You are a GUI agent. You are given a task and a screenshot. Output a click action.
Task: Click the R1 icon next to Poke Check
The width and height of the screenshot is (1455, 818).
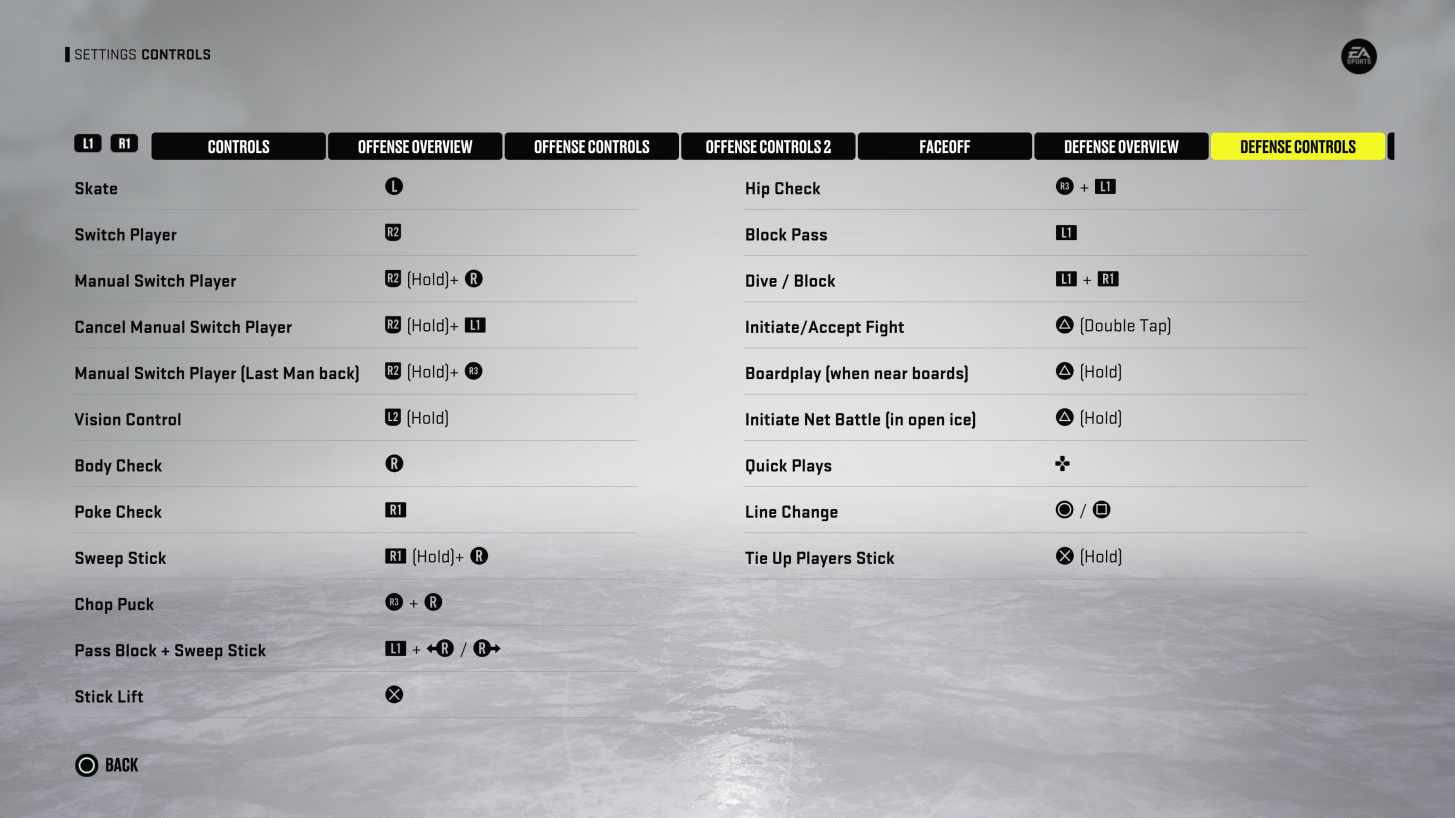pyautogui.click(x=395, y=509)
